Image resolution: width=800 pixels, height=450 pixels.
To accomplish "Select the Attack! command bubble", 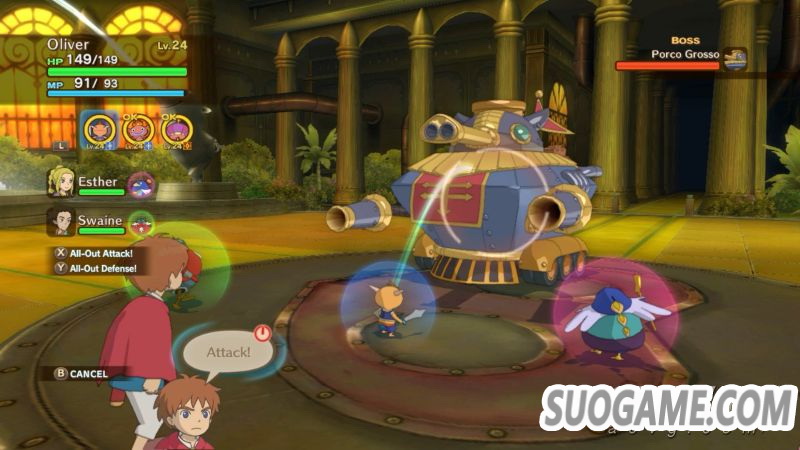I will tap(227, 352).
